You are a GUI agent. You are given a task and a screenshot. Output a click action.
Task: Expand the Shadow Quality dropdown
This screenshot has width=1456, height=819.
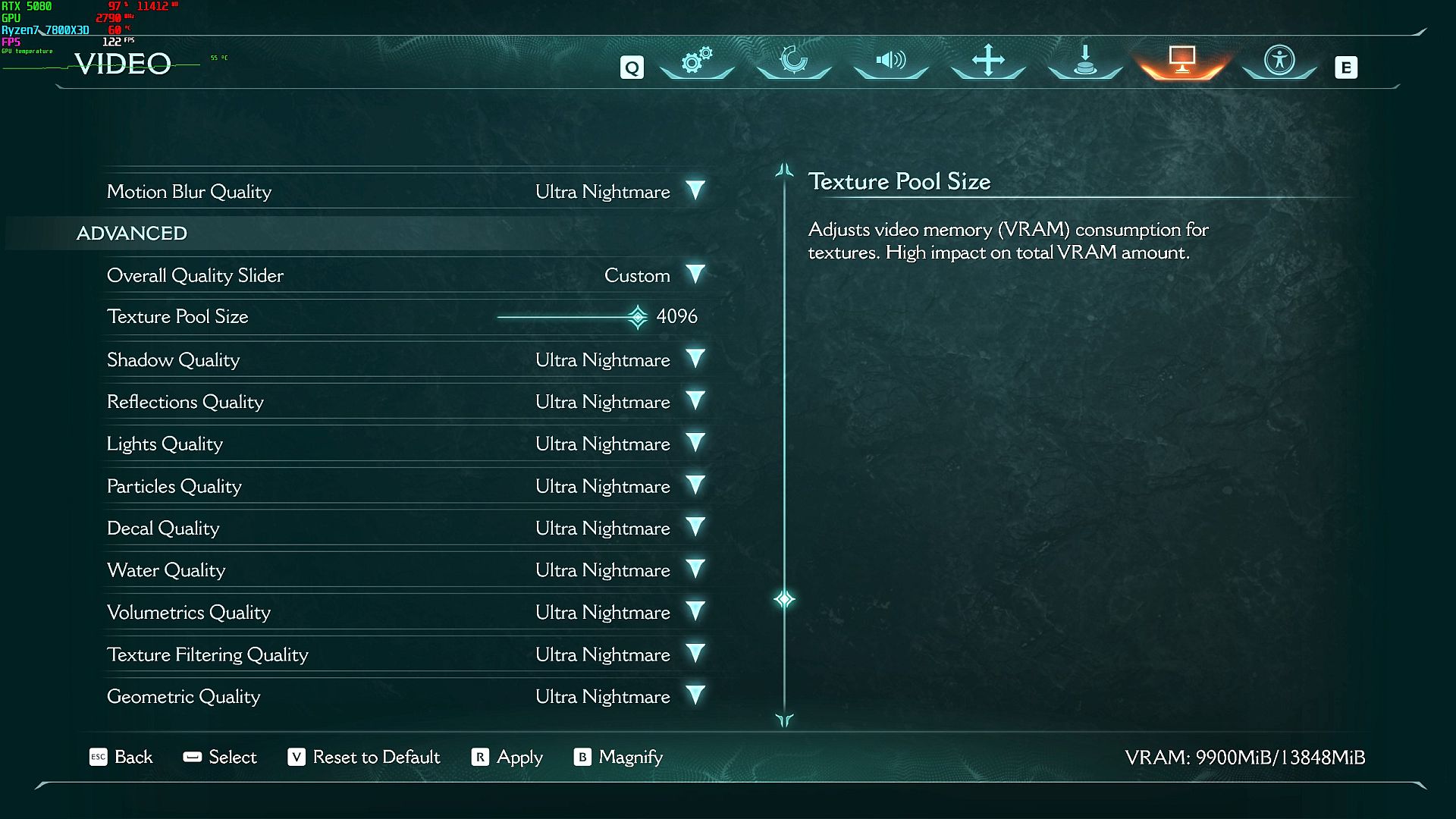(695, 359)
